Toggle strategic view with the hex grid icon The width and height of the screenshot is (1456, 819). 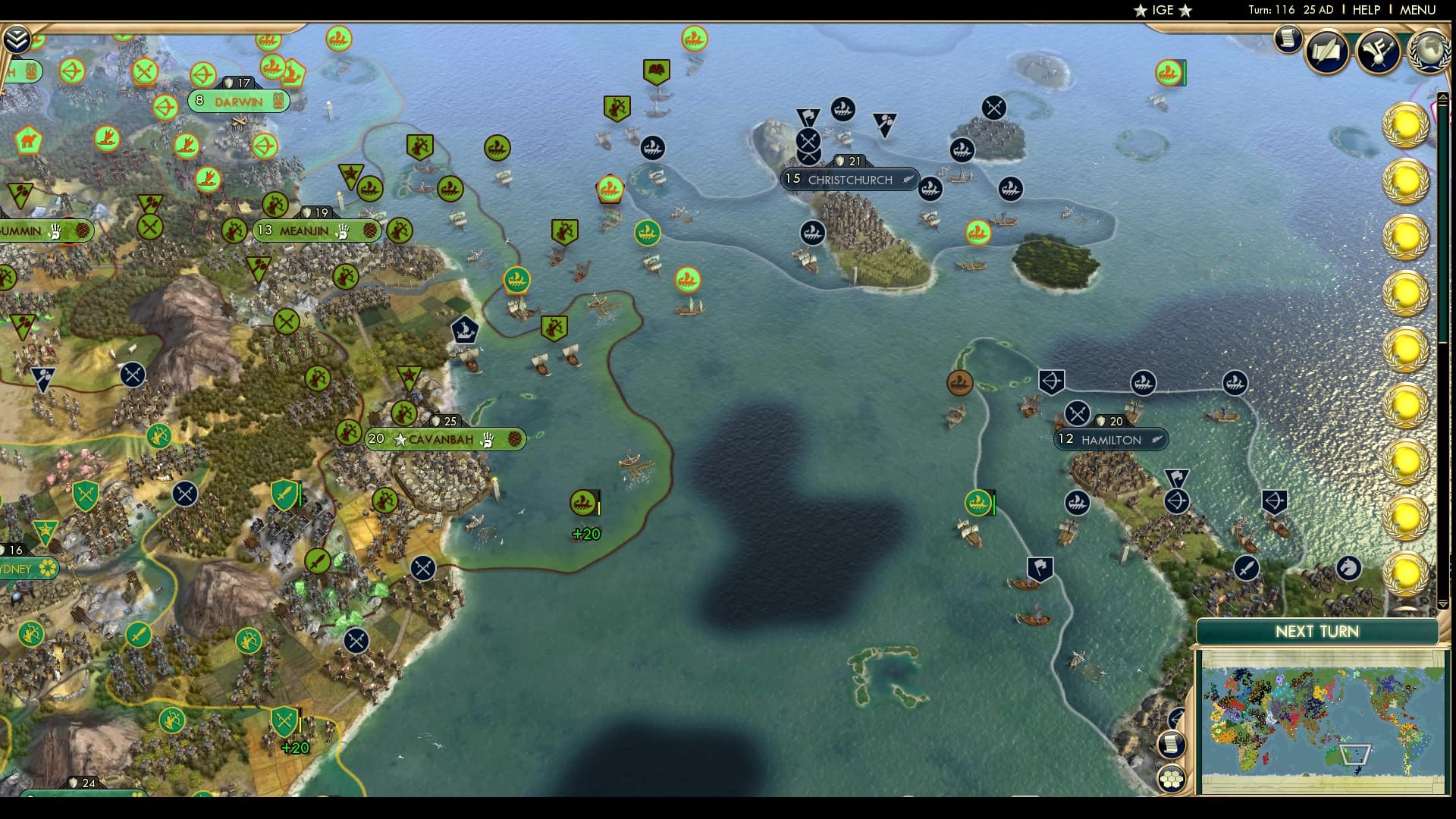(x=1171, y=779)
